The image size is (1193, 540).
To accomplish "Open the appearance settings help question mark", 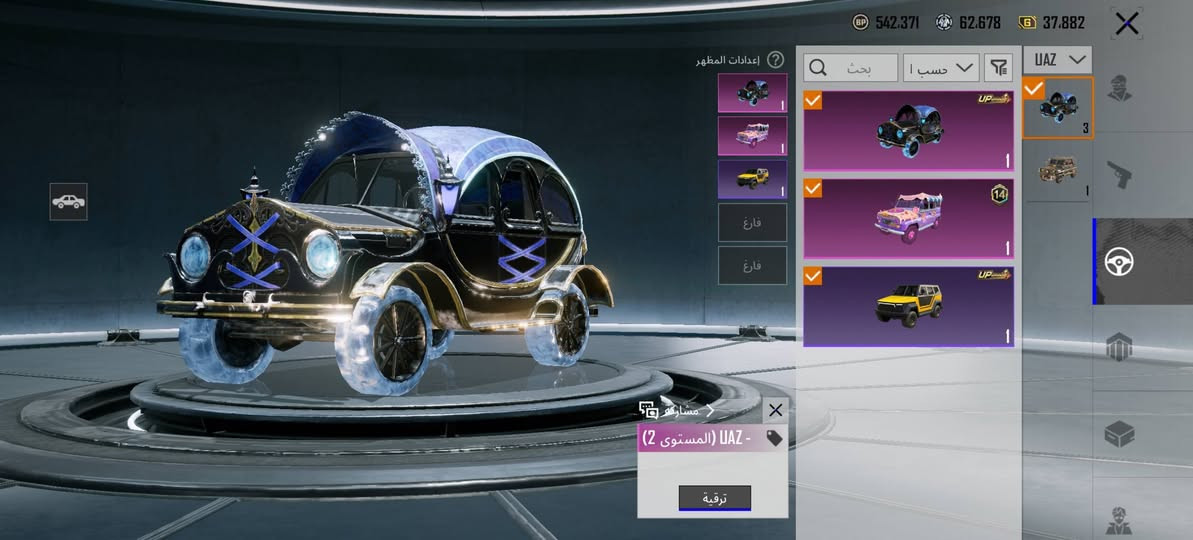I will tap(775, 60).
